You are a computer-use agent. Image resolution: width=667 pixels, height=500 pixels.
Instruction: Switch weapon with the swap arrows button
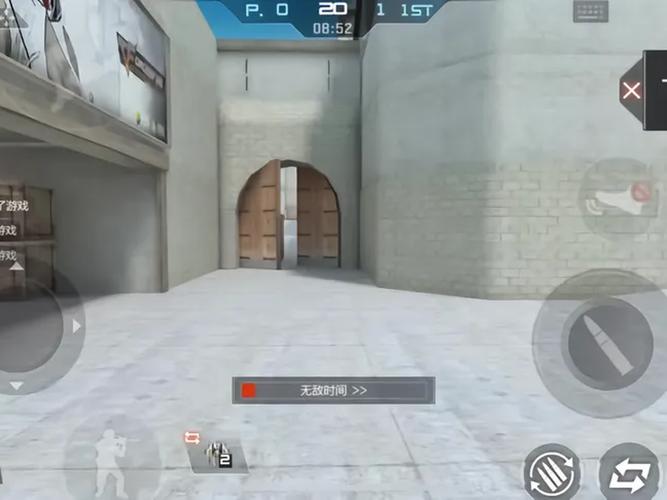pyautogui.click(x=629, y=472)
